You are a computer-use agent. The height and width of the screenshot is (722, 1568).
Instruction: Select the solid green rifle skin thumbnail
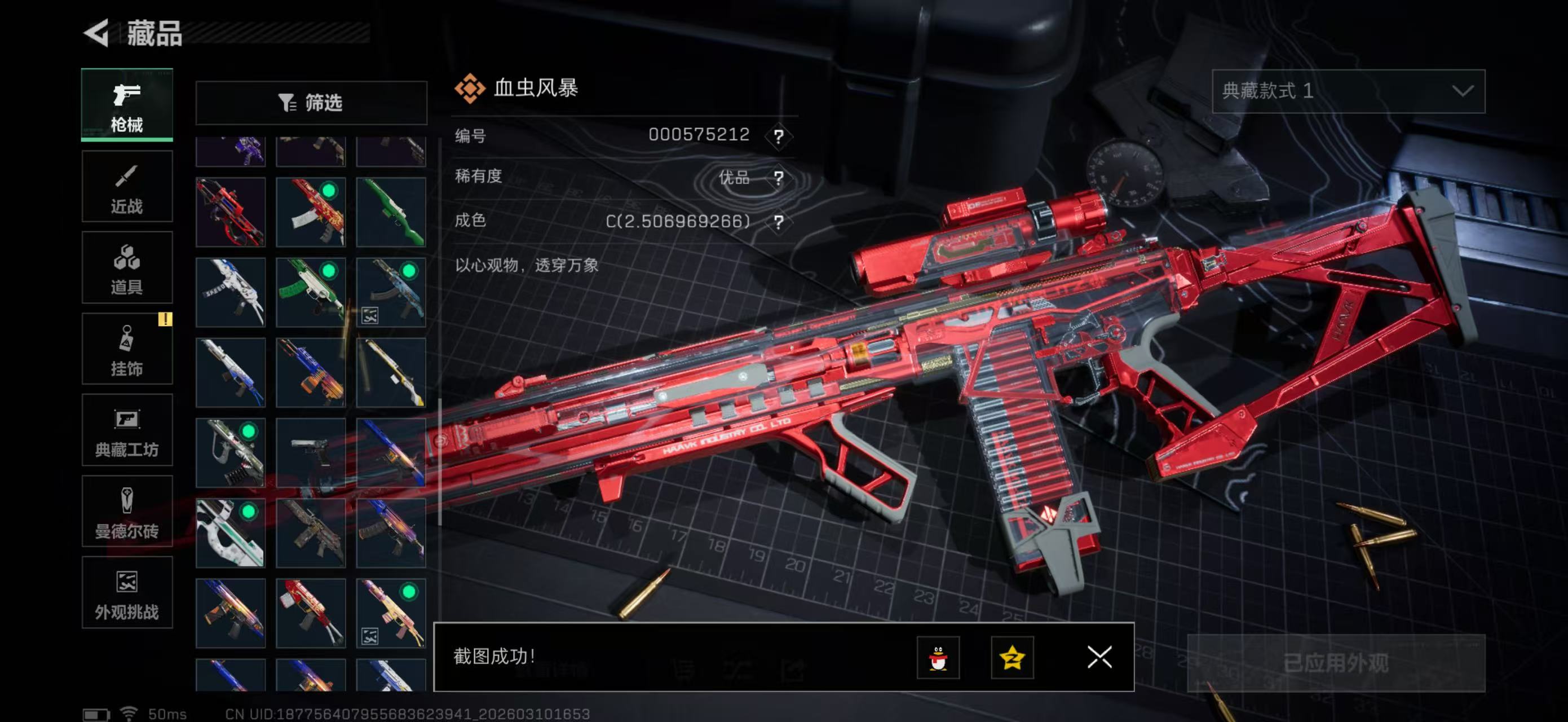(x=391, y=212)
